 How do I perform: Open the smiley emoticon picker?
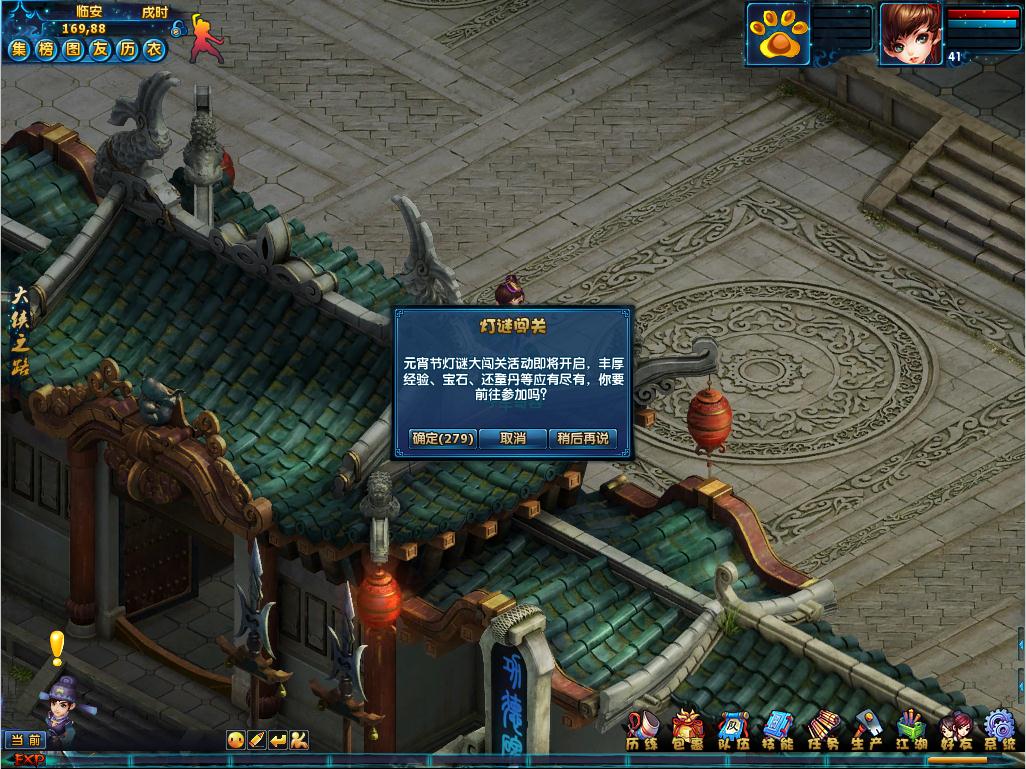pos(236,740)
